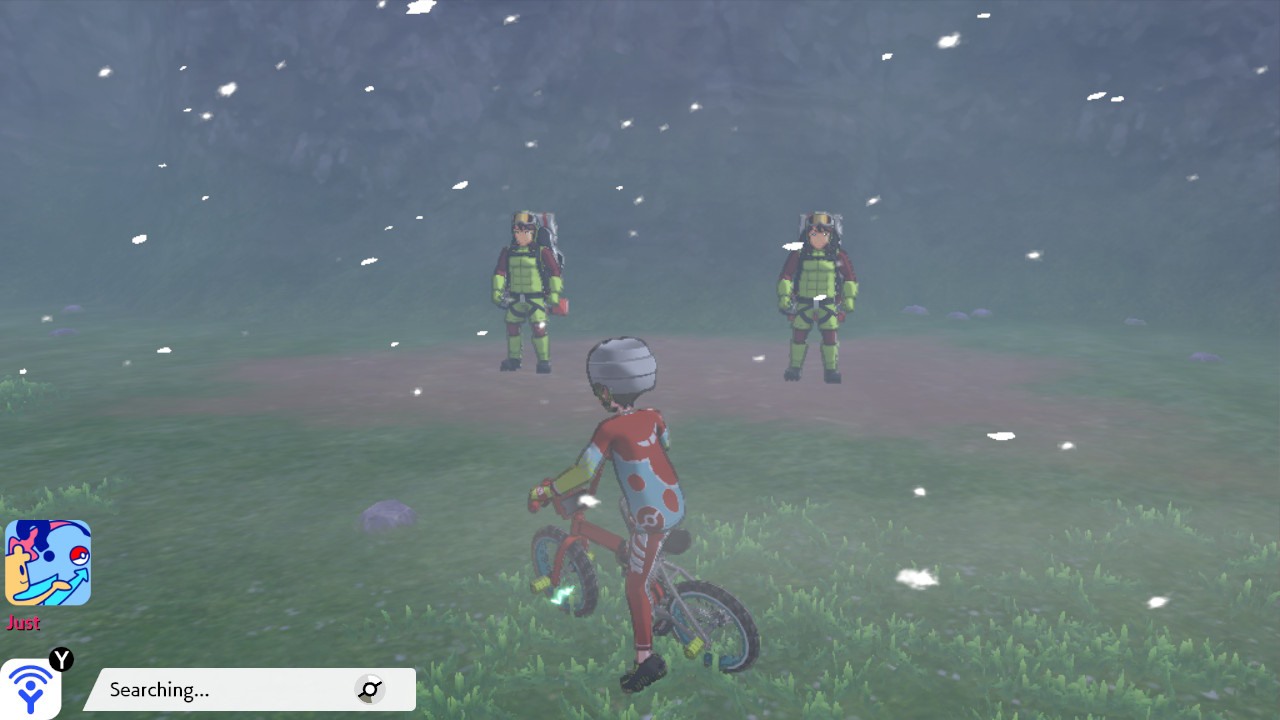Select the red 'Just' label text

tap(23, 623)
